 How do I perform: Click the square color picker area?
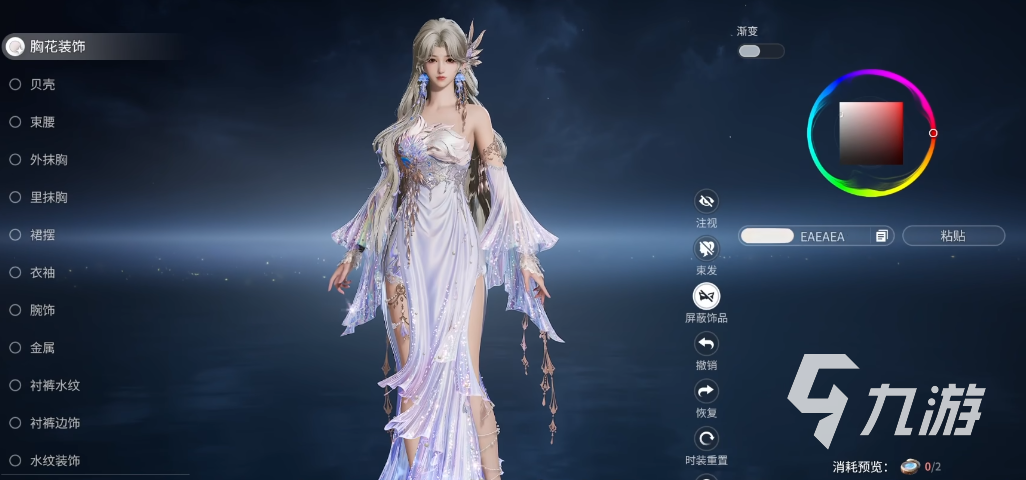coord(871,133)
